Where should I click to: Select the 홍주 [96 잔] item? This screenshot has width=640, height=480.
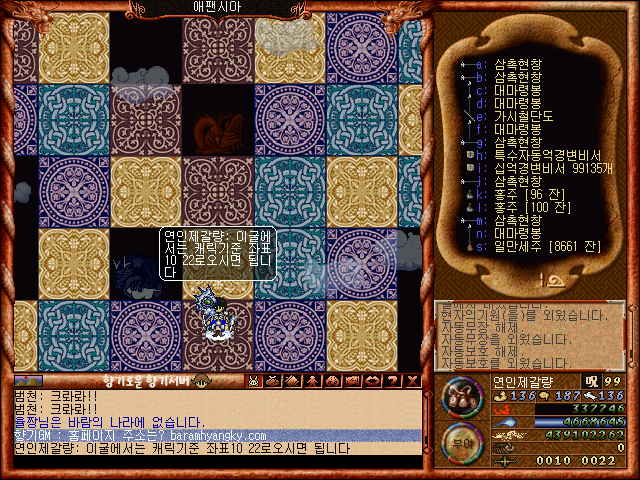pos(518,194)
